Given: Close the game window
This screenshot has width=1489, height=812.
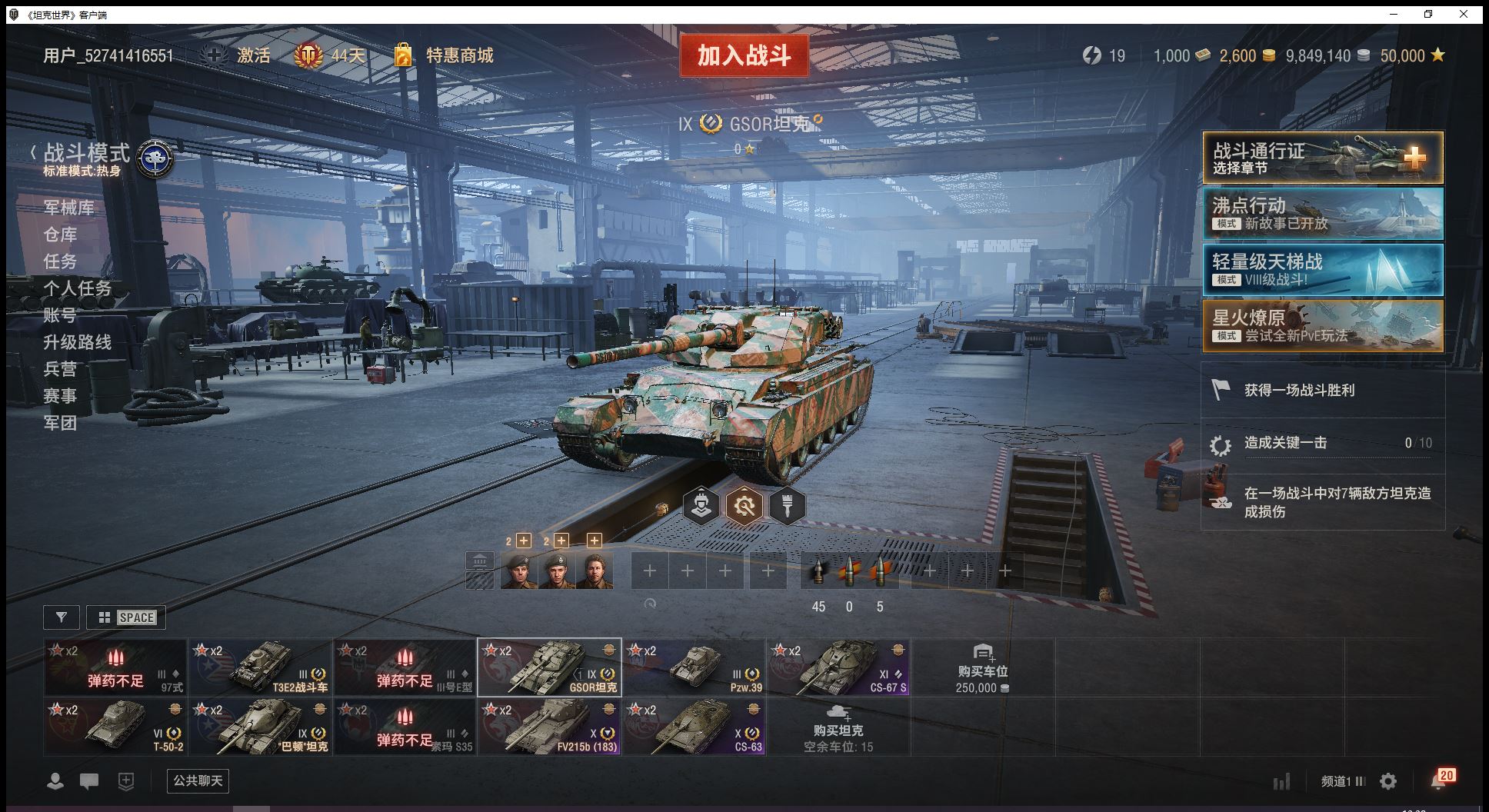Looking at the screenshot, I should 1464,14.
